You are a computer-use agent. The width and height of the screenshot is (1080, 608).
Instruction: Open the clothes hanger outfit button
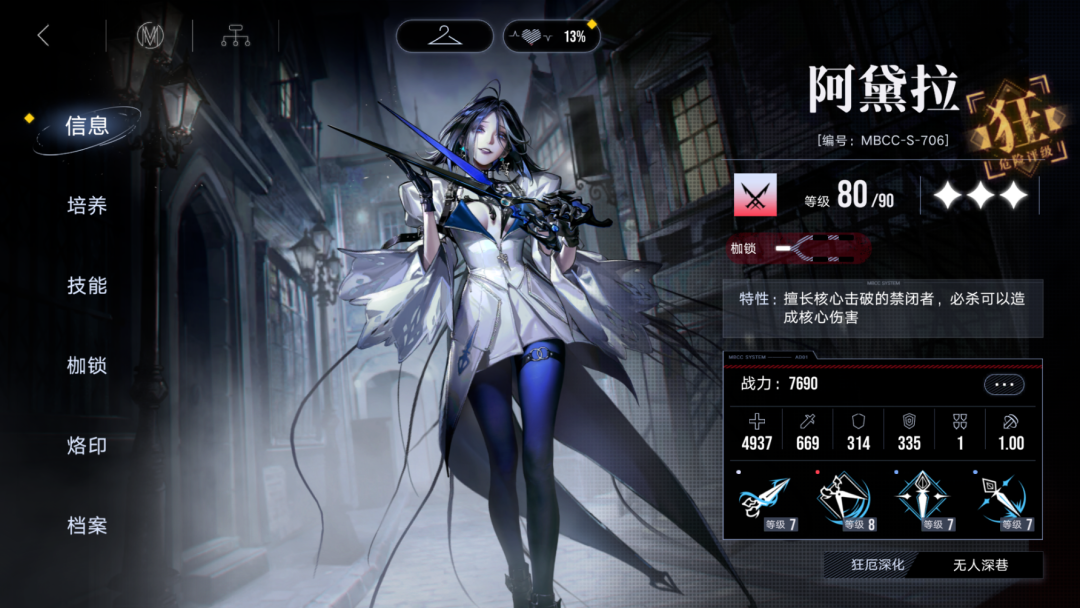(444, 36)
